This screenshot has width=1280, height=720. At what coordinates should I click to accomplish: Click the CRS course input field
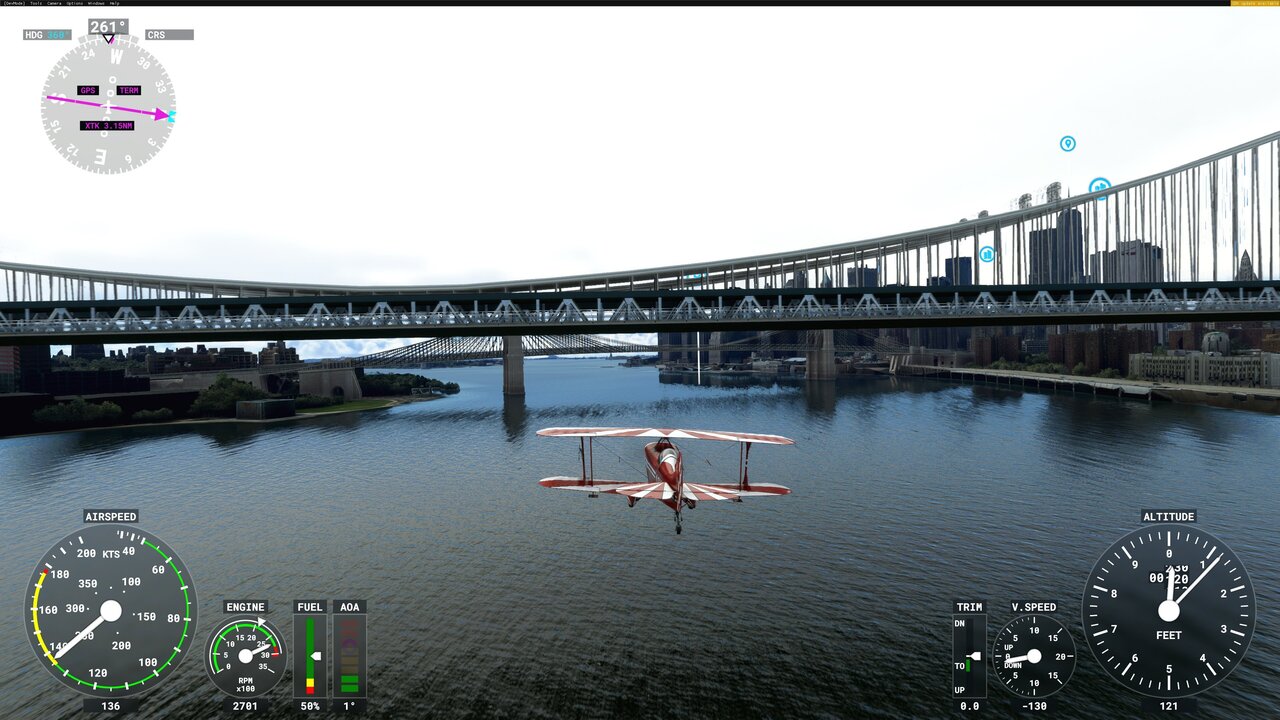[172, 33]
